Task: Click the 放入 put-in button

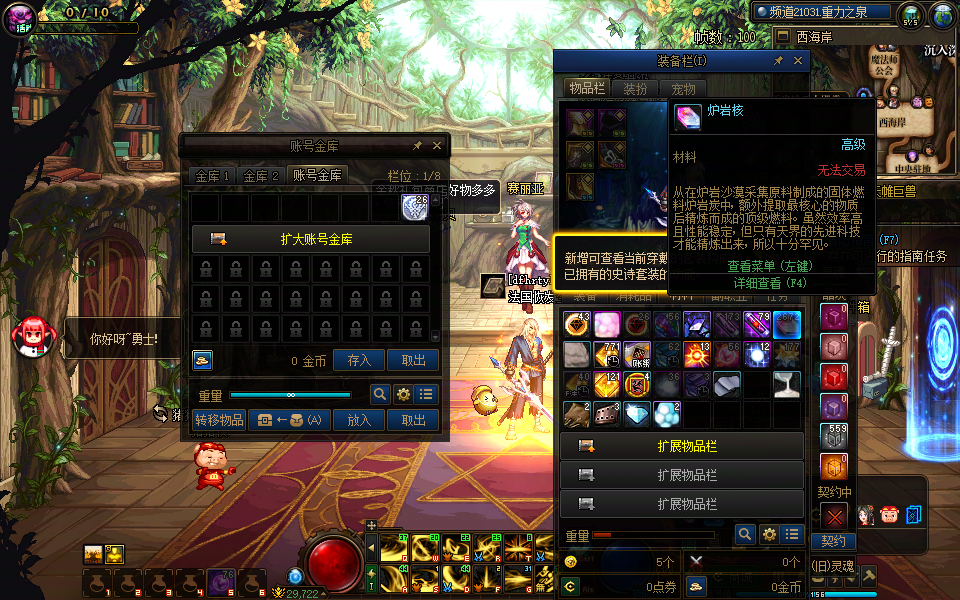Action: pos(359,420)
